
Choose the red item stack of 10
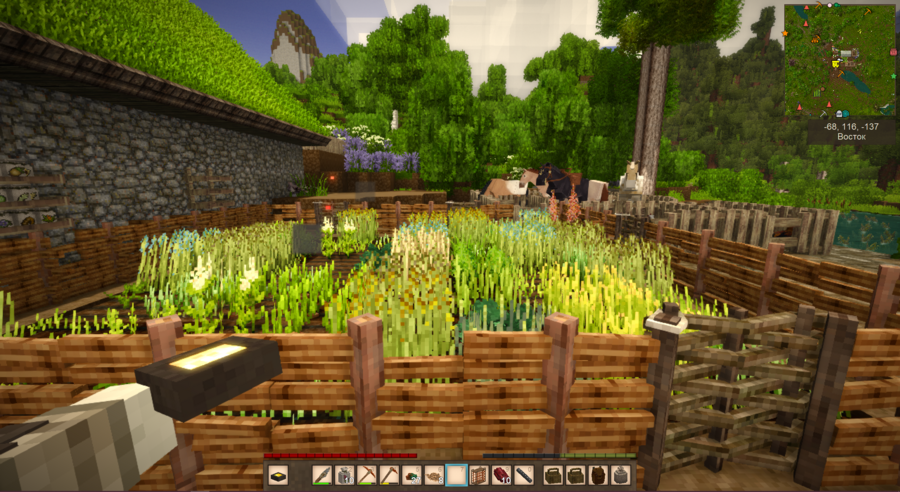click(502, 475)
